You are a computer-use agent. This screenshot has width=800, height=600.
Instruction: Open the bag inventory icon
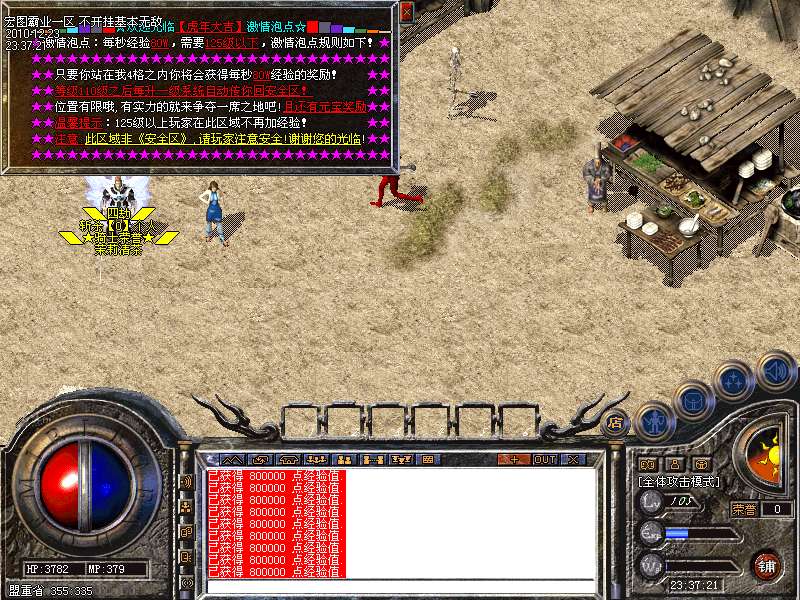tap(693, 401)
